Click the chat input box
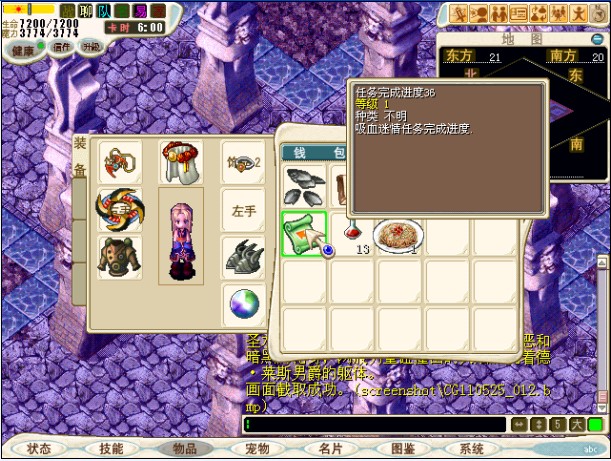 [375, 425]
